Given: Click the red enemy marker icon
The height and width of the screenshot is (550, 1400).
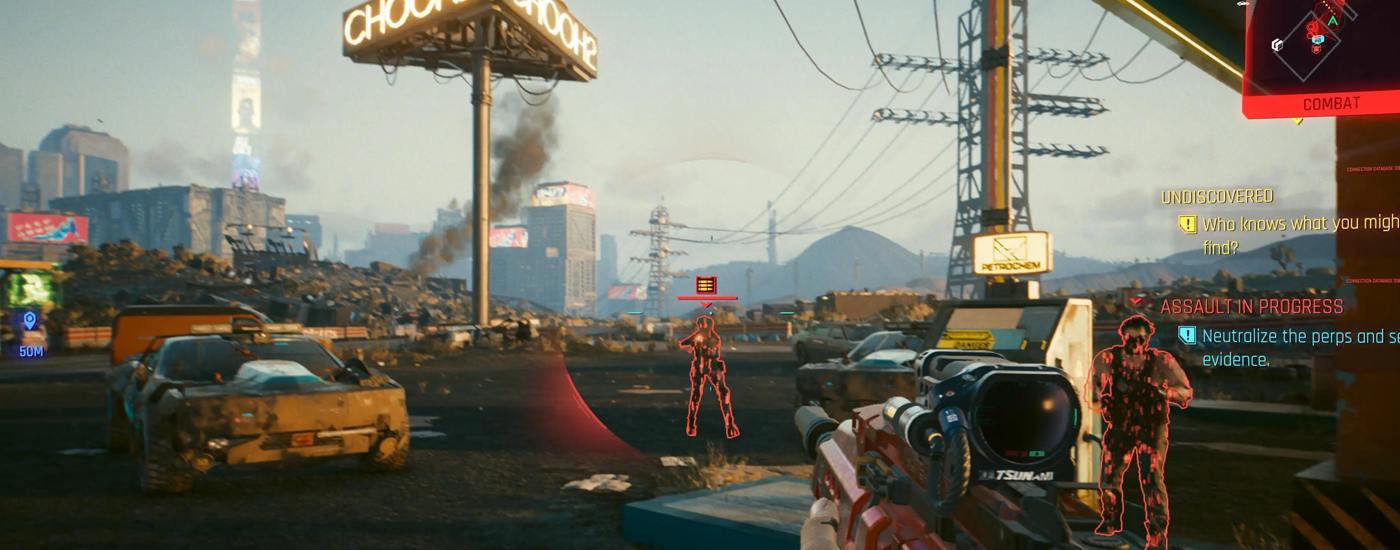Looking at the screenshot, I should click(x=706, y=285).
